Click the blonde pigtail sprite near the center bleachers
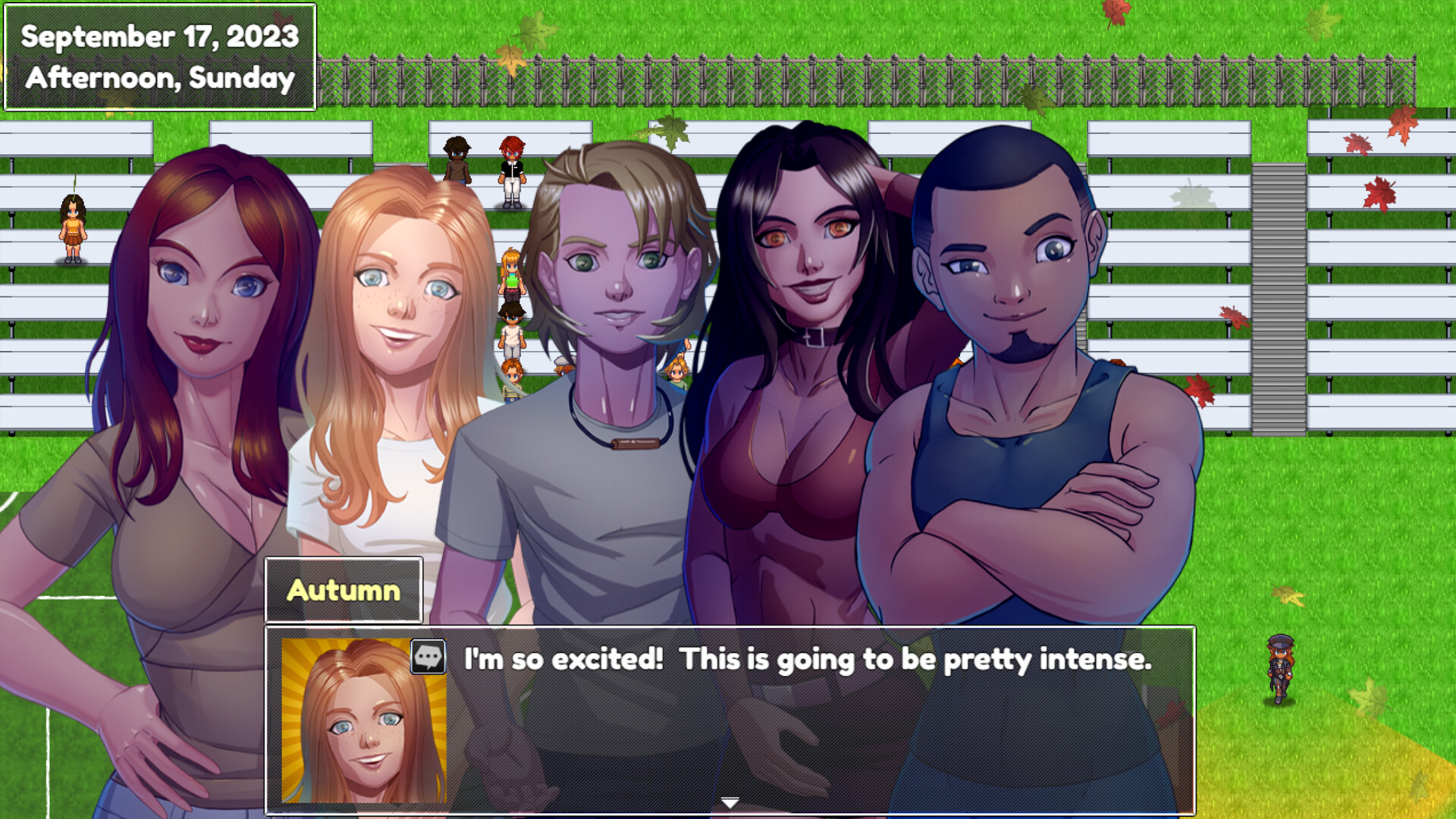Viewport: 1456px width, 819px height. point(676,372)
